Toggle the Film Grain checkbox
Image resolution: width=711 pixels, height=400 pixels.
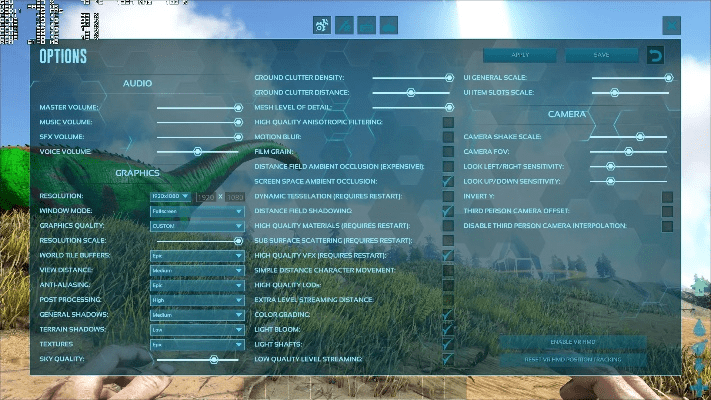coord(448,151)
